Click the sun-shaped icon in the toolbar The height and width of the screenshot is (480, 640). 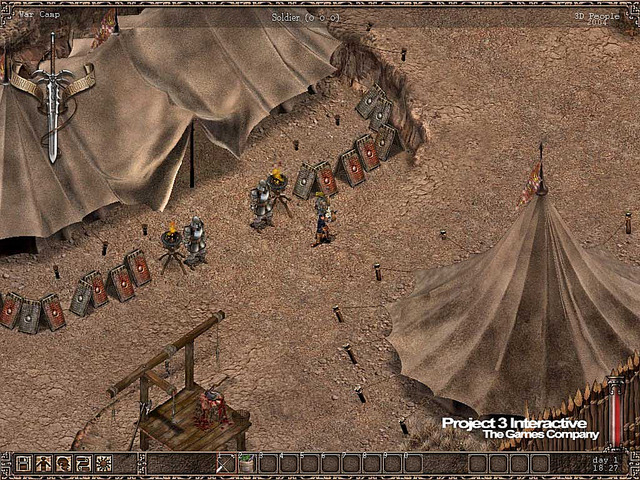pos(103,463)
